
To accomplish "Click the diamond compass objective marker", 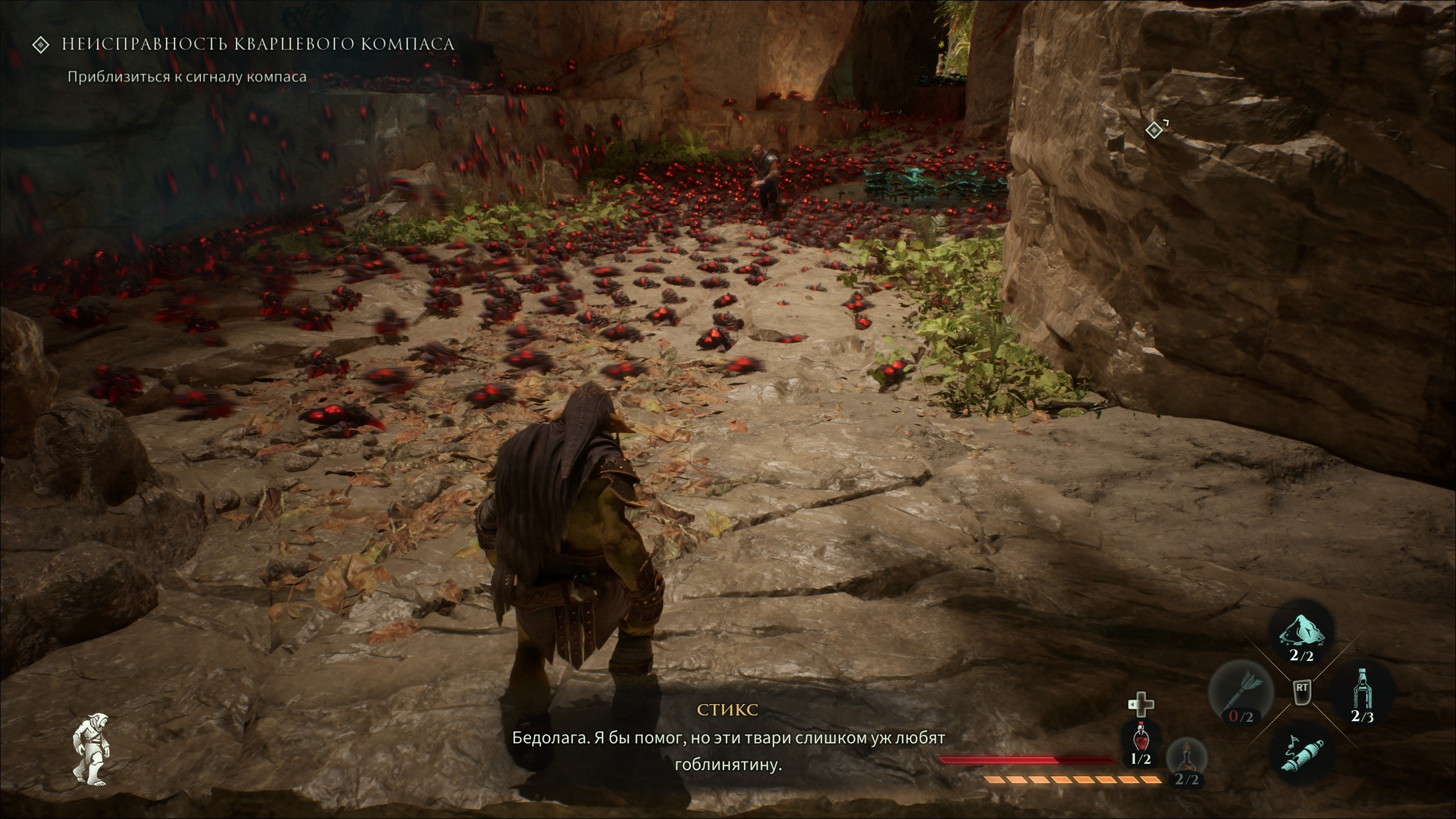I will (1153, 131).
